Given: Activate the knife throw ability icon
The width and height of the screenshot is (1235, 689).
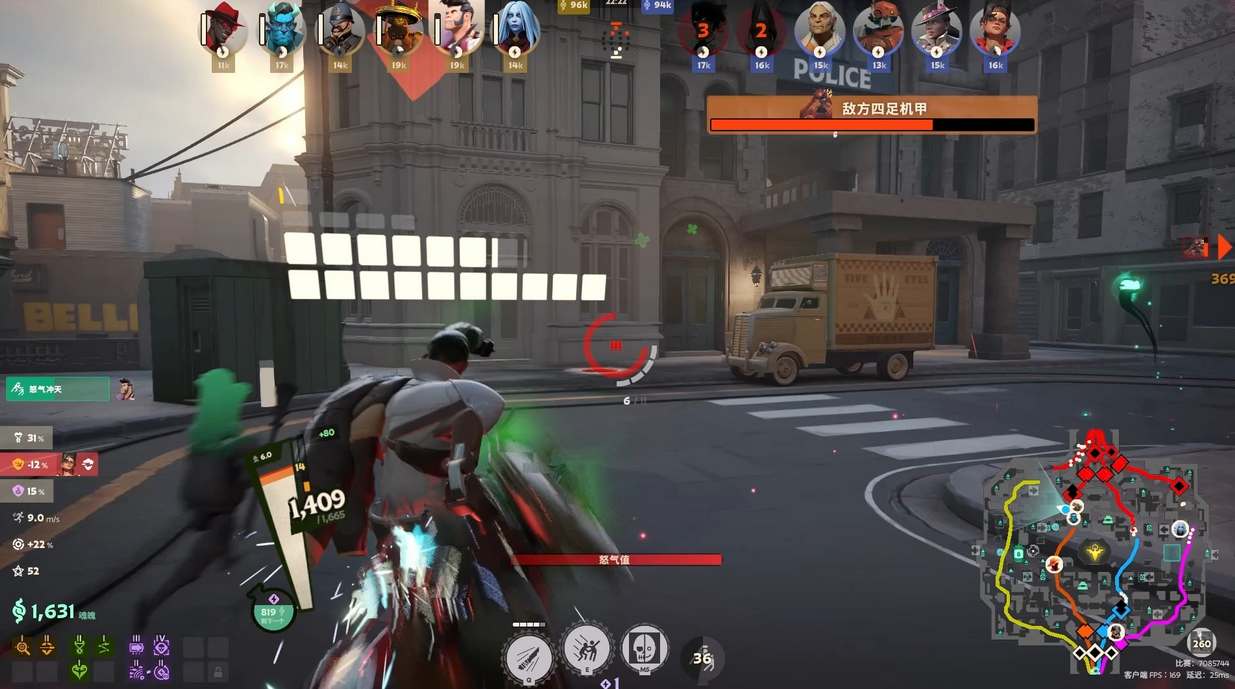Looking at the screenshot, I should point(528,656).
